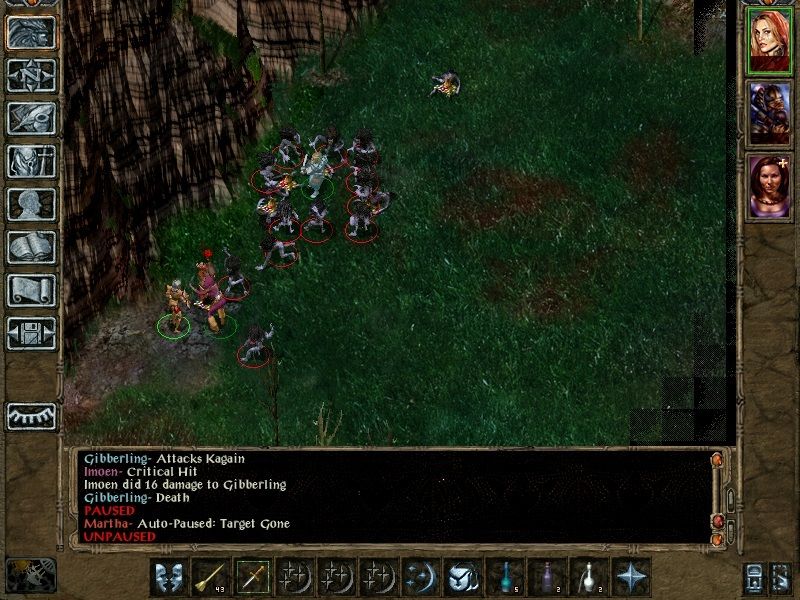Return to the game screen via the dragon head button
Viewport: 800px width, 600px height.
[31, 32]
